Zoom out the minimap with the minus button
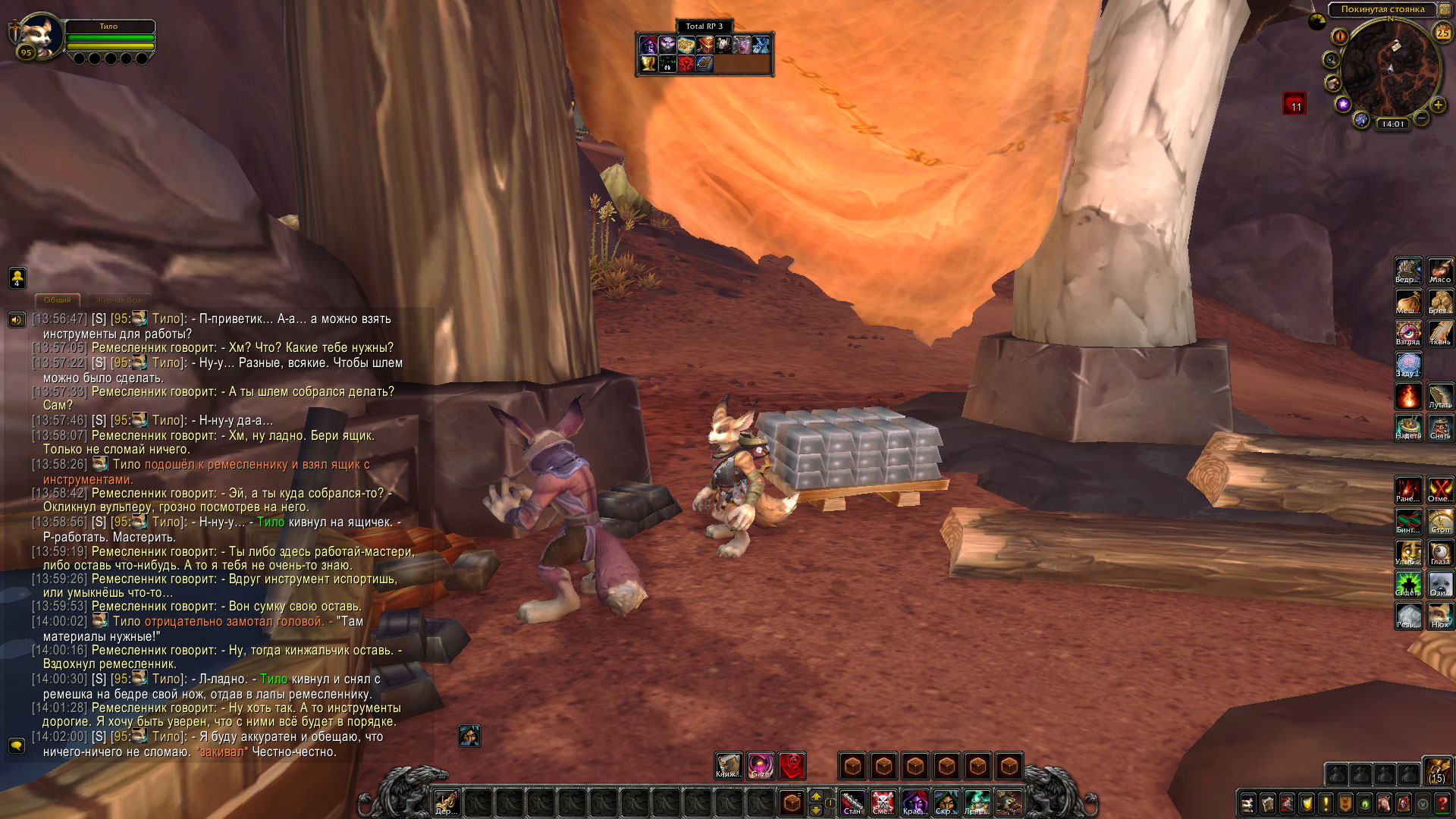Image resolution: width=1456 pixels, height=819 pixels. click(x=1422, y=118)
